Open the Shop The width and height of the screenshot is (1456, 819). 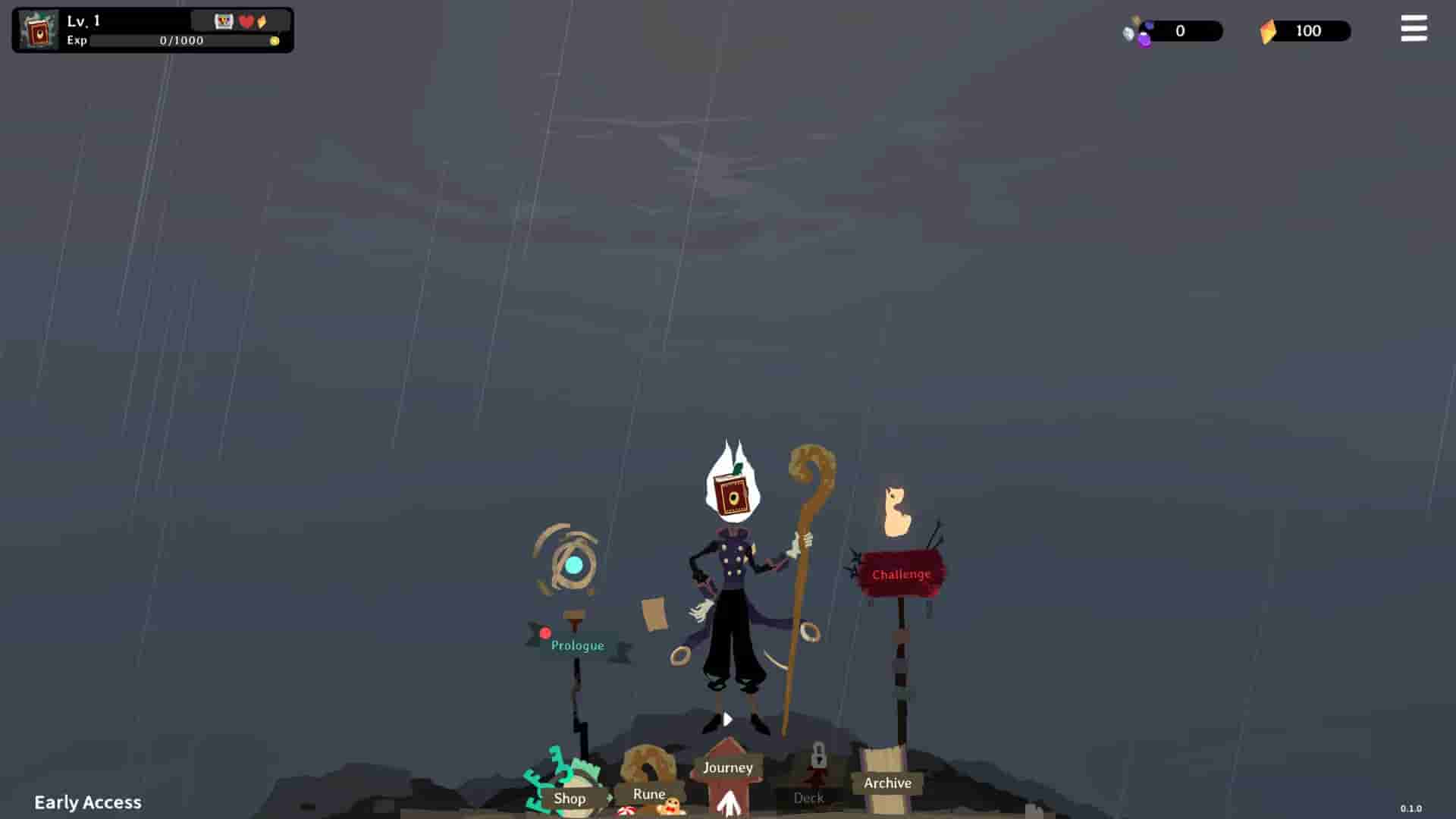(x=570, y=799)
